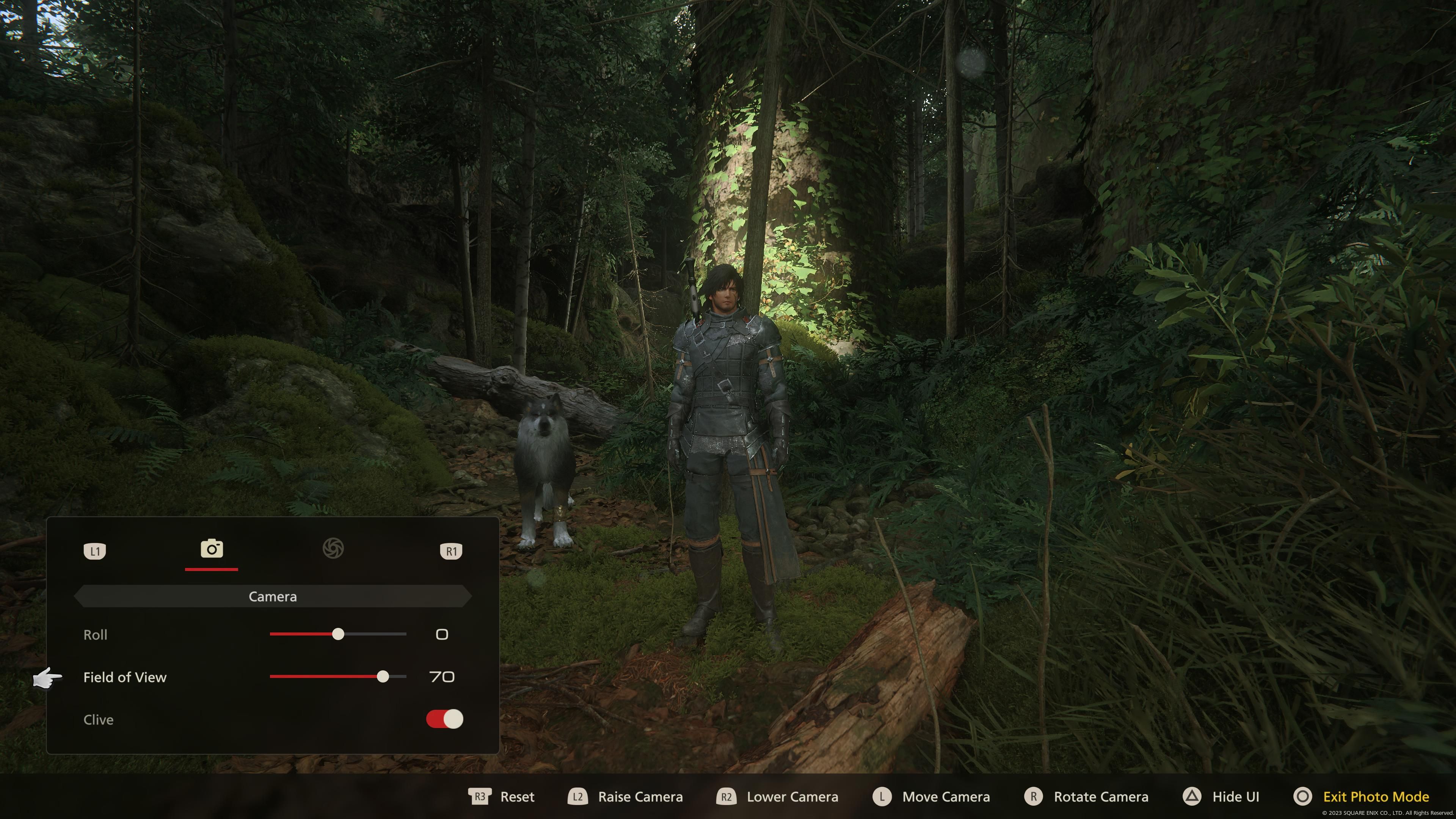Open the lens aperture settings tab

point(334,549)
